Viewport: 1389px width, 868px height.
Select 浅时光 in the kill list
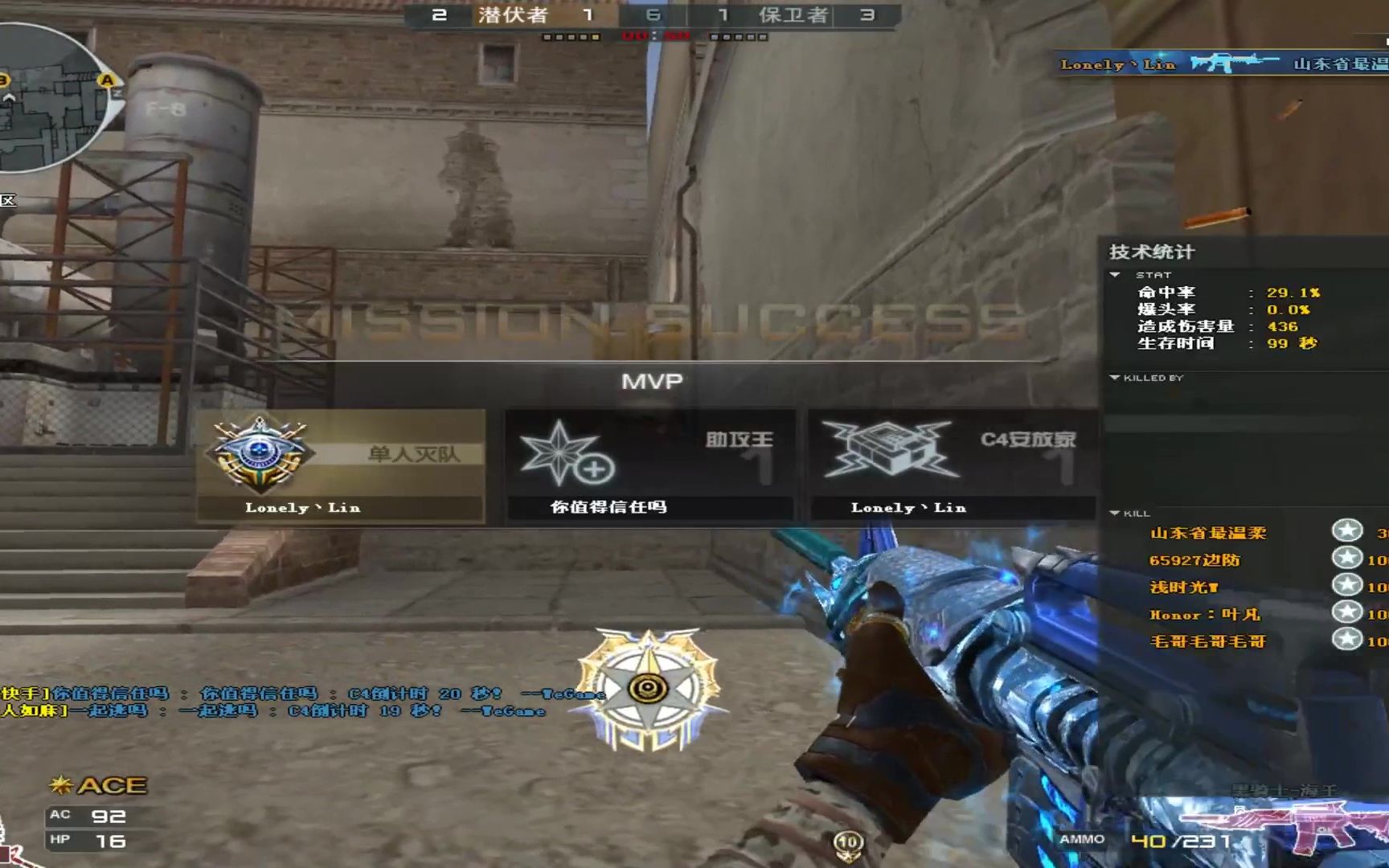tap(1183, 588)
